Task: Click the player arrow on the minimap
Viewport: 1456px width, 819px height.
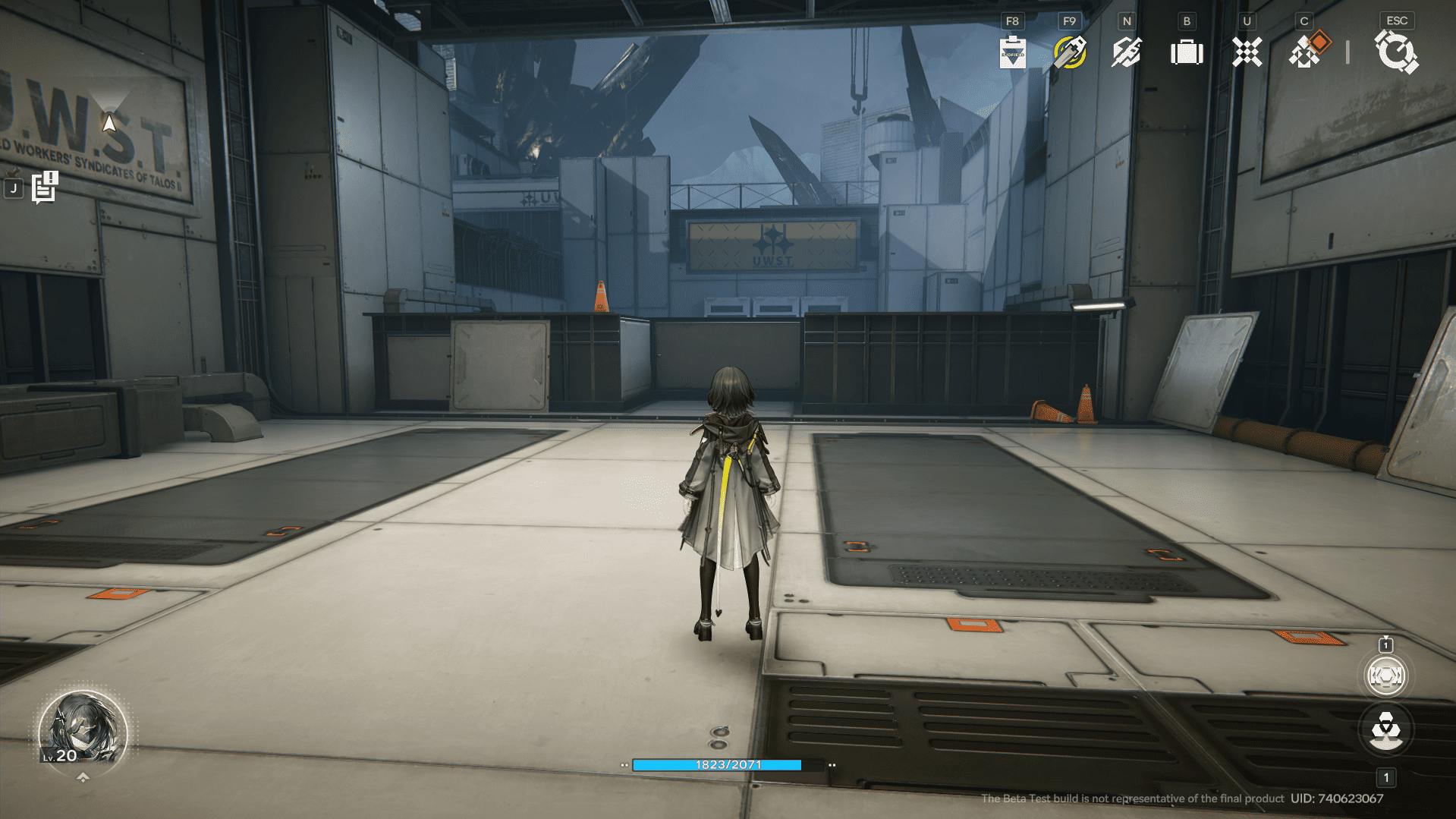Action: pos(109,122)
